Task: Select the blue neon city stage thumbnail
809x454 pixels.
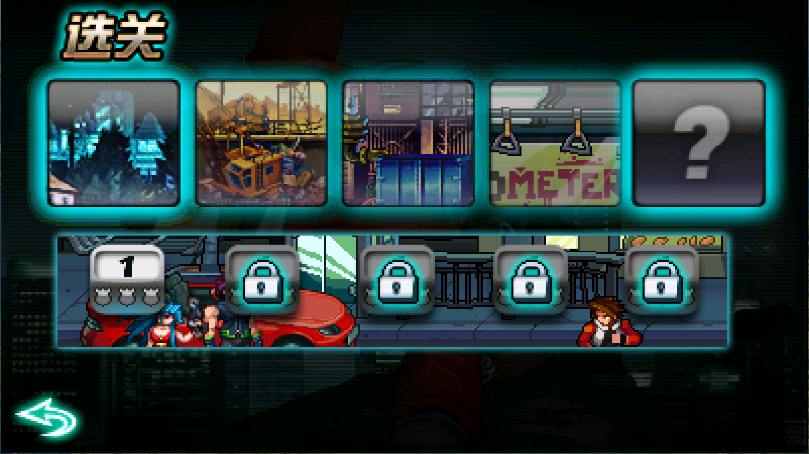Action: tap(114, 143)
